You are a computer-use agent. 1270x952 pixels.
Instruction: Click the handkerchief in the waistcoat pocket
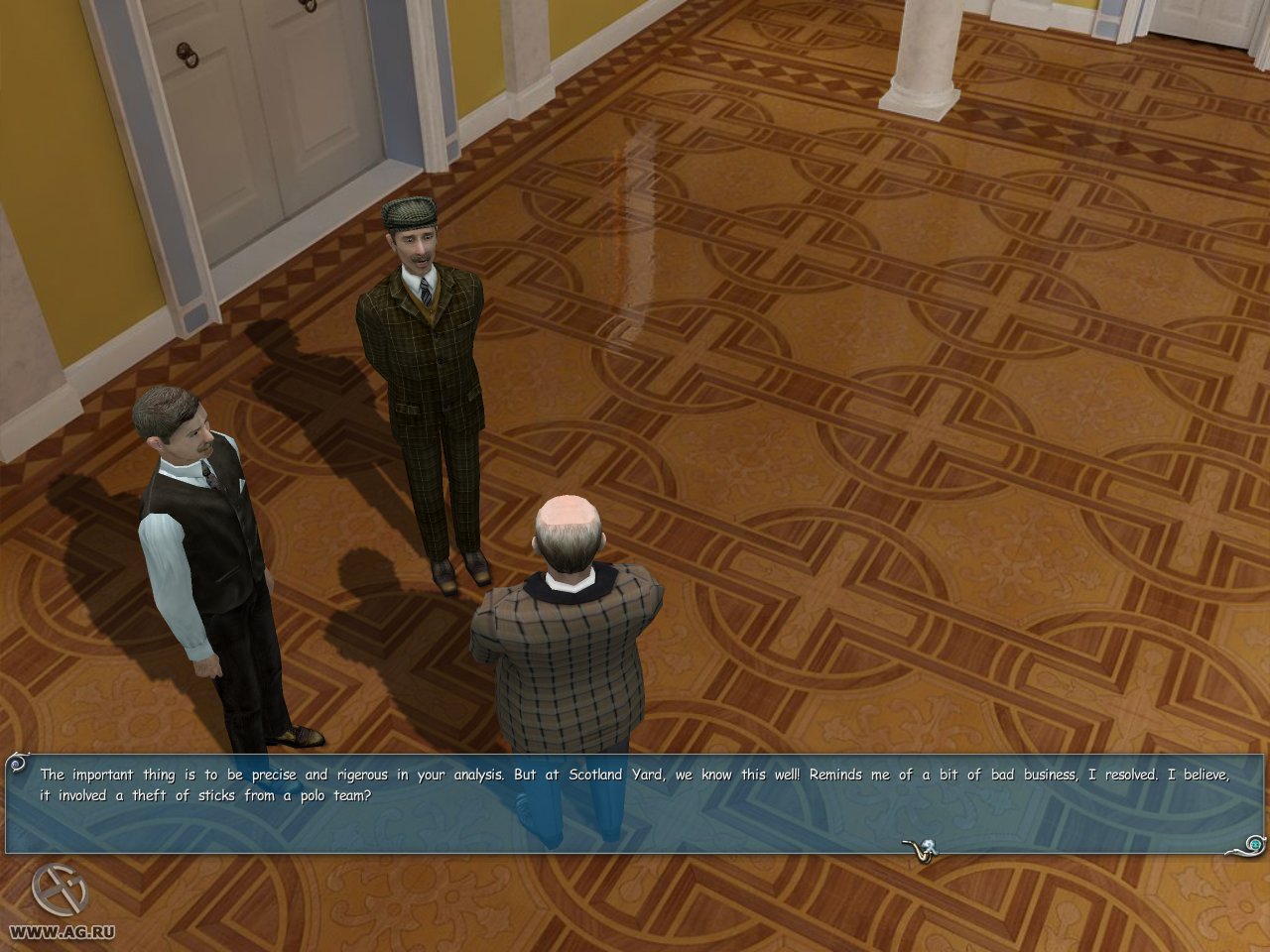click(x=241, y=485)
